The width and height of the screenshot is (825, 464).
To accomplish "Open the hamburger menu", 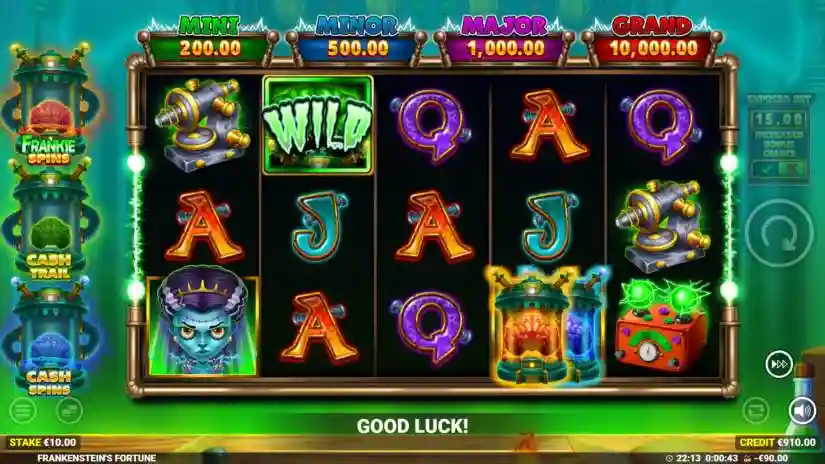I will click(x=22, y=410).
